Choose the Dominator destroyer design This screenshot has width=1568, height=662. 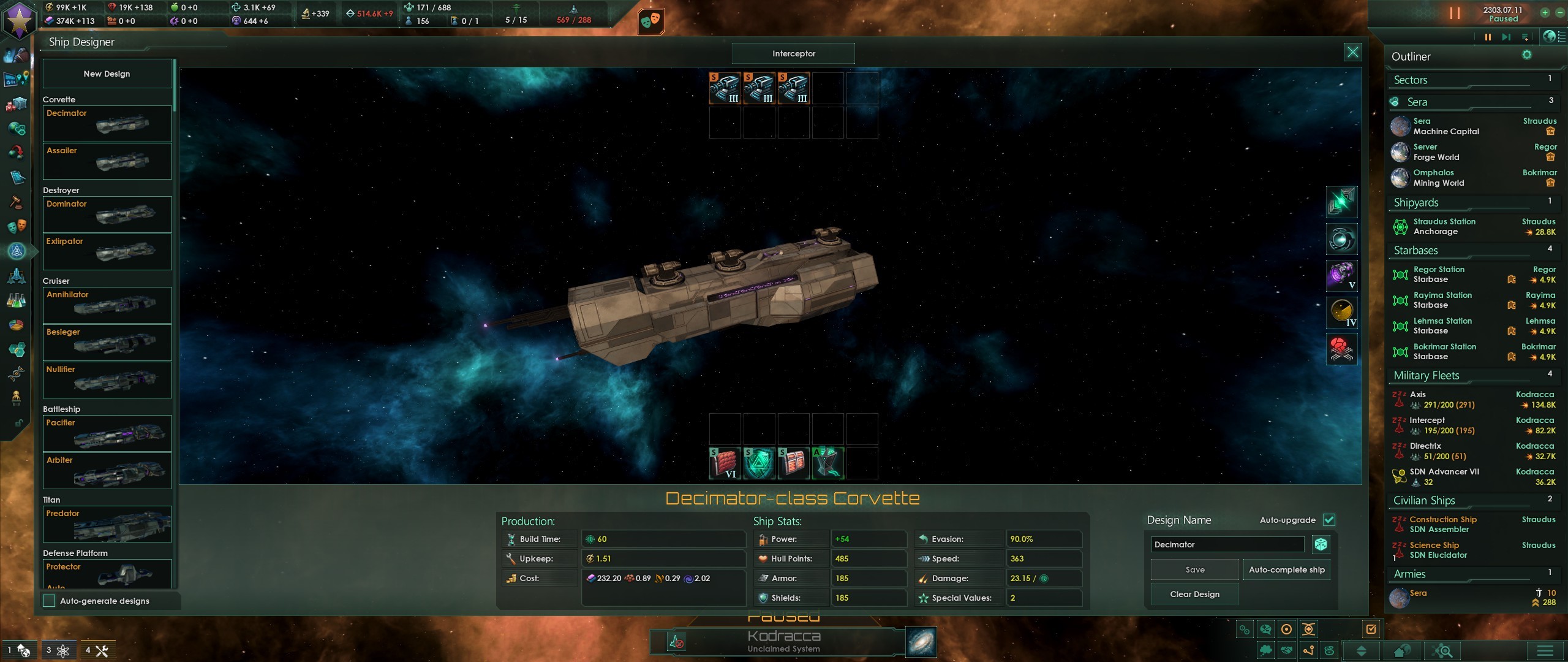click(107, 214)
